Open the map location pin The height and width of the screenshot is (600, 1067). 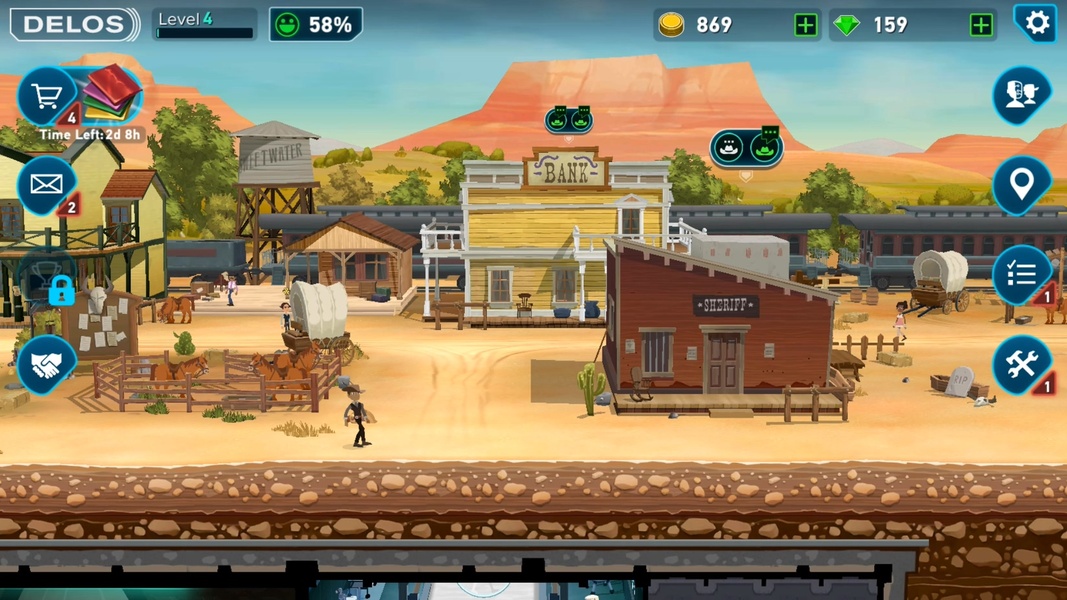click(1020, 184)
